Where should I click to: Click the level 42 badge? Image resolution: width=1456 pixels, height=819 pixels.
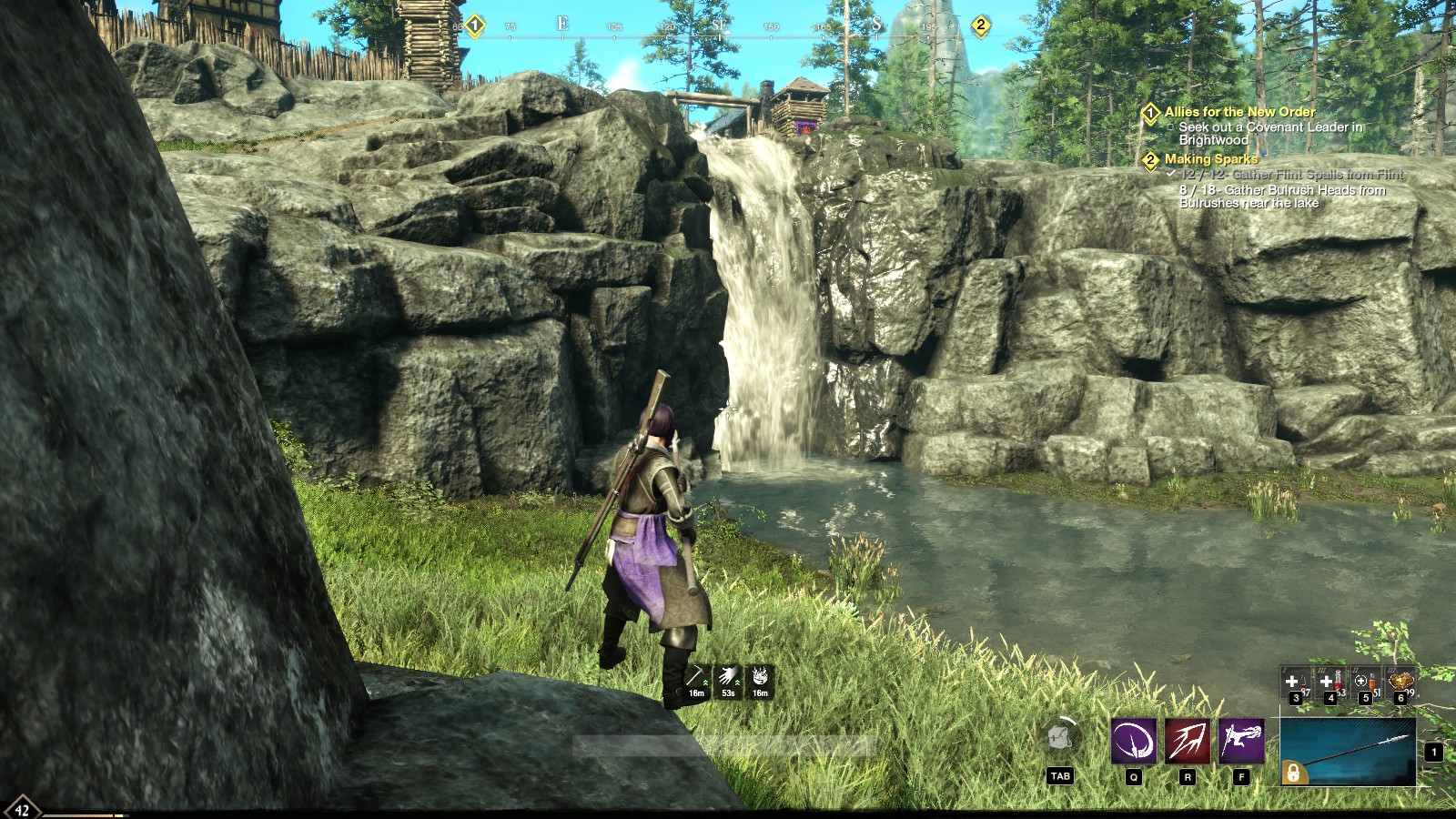tap(22, 809)
